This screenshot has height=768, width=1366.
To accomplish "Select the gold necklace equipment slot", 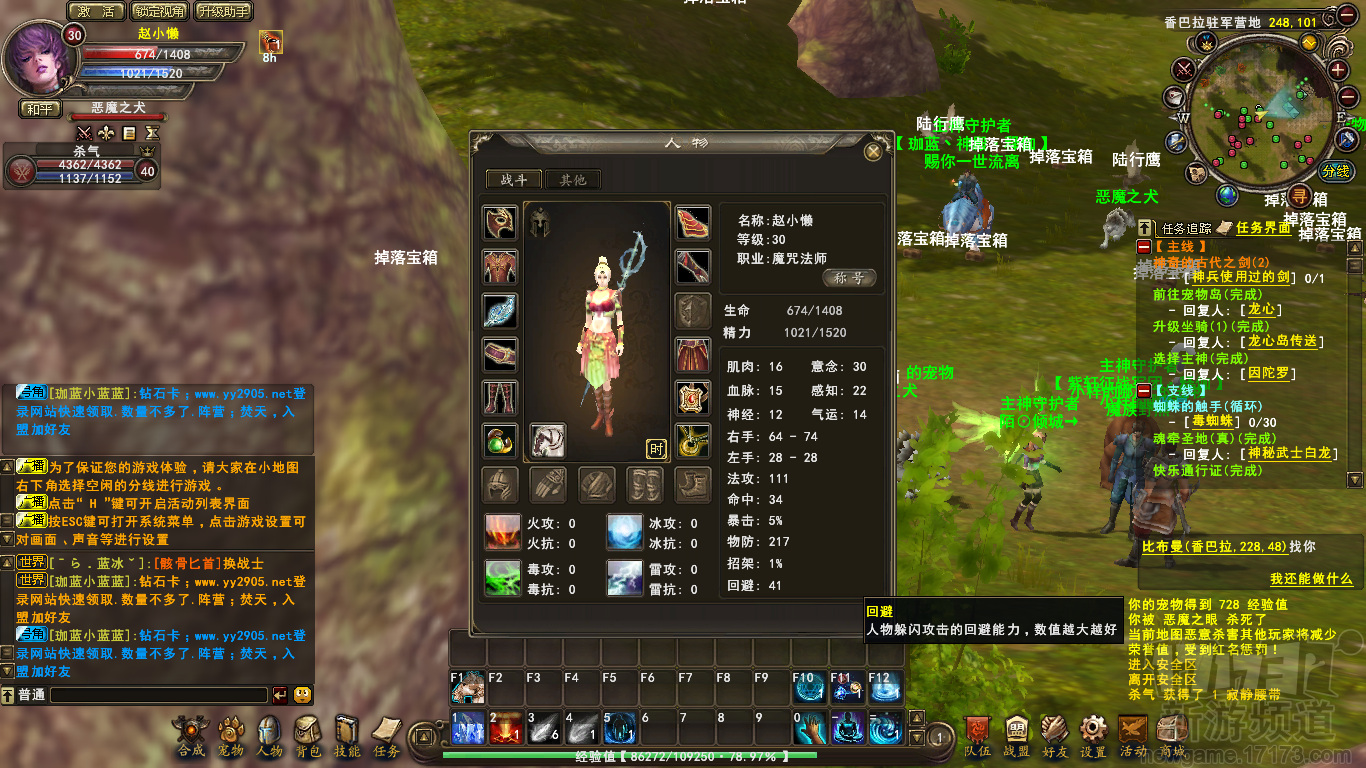I will click(x=693, y=440).
